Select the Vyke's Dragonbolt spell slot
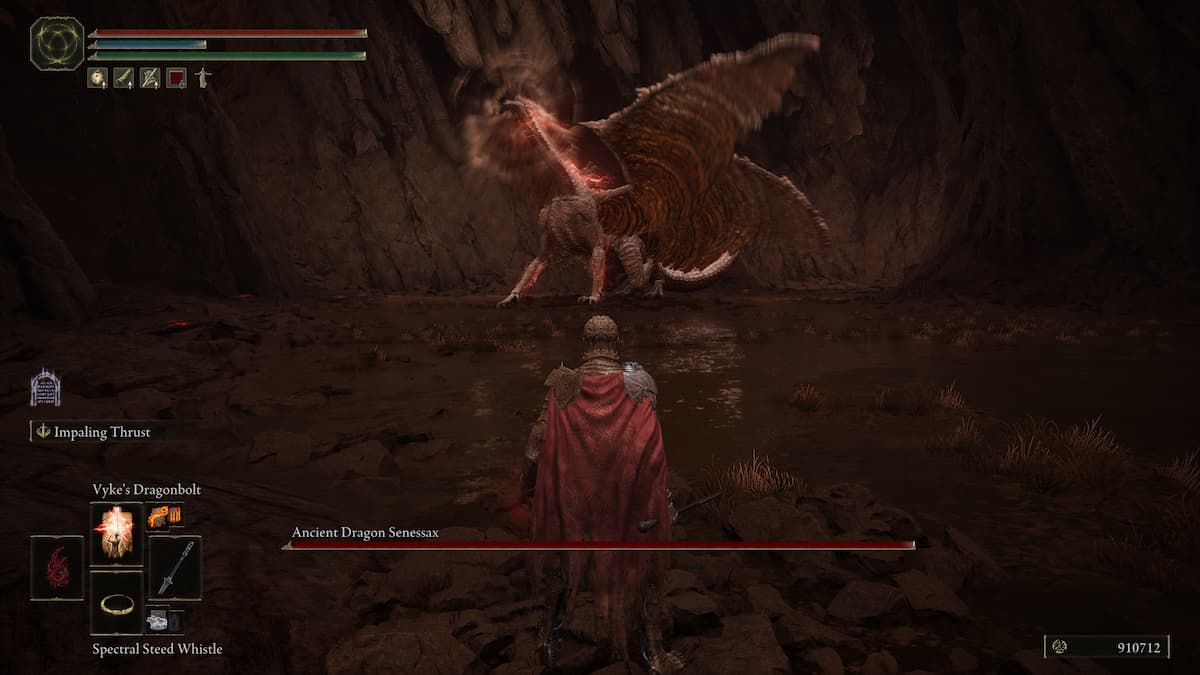This screenshot has width=1200, height=675. point(117,533)
